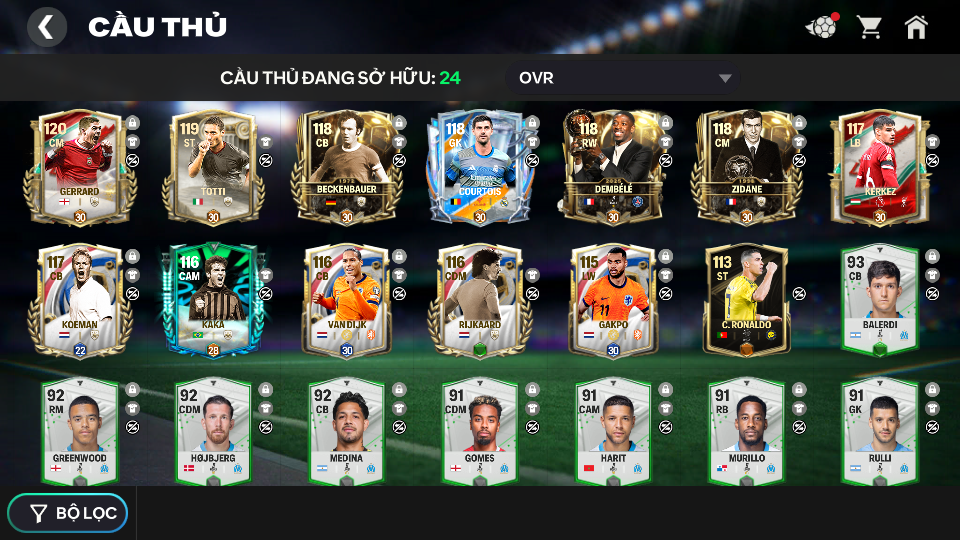This screenshot has height=540, width=960.
Task: Open the OVR sort dropdown
Action: tap(625, 78)
